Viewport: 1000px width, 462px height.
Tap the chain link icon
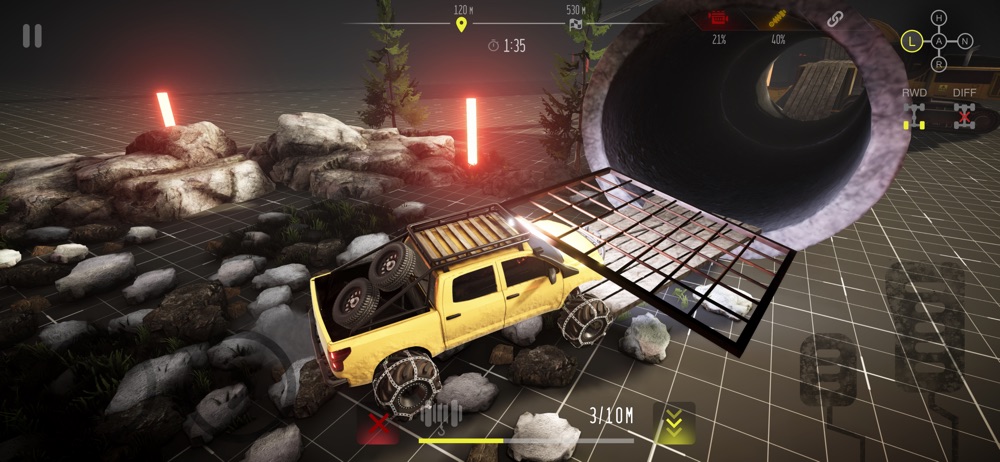coord(836,19)
